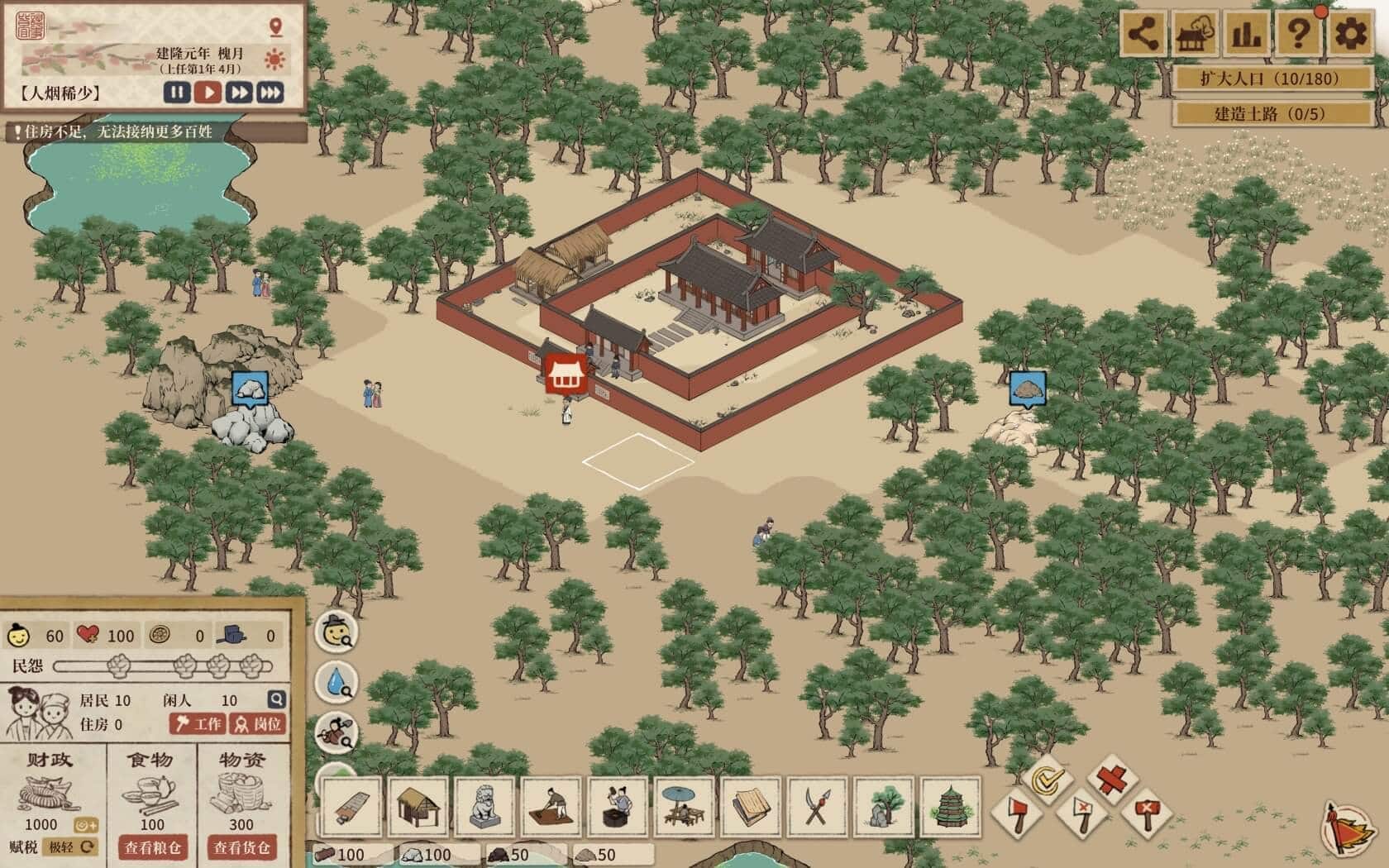Click the 岗位 positions button

click(x=258, y=724)
